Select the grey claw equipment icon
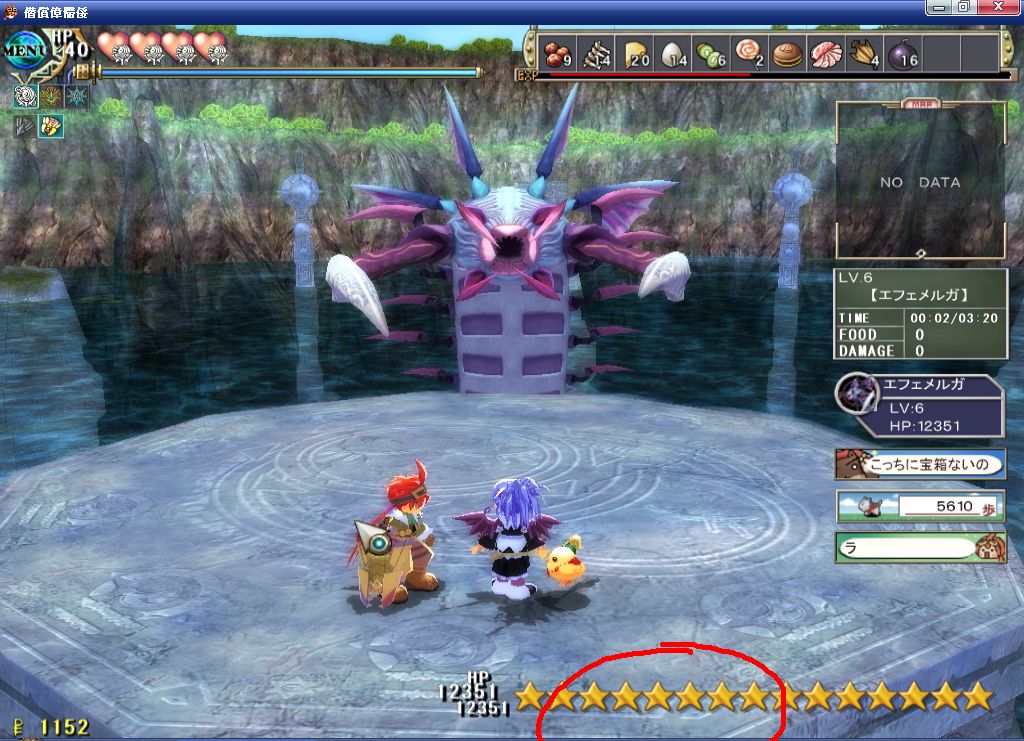This screenshot has height=741, width=1024. click(25, 126)
